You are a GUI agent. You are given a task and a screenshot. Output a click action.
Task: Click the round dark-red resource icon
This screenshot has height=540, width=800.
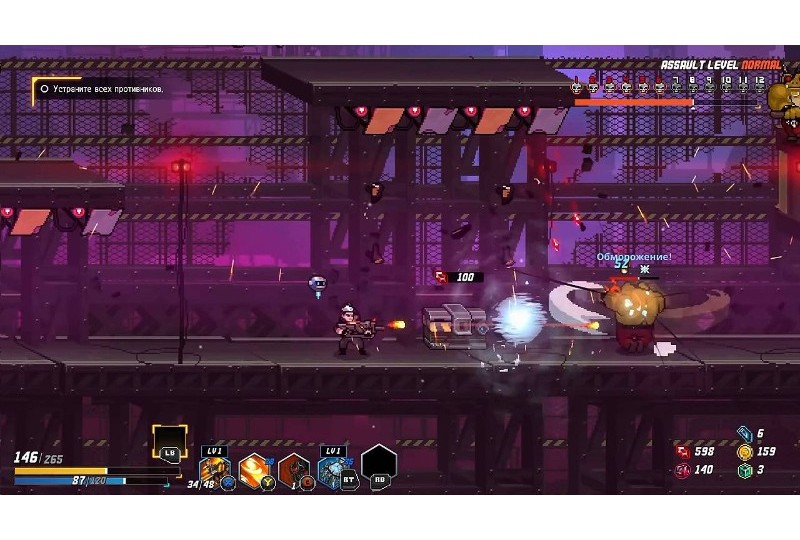(x=682, y=470)
